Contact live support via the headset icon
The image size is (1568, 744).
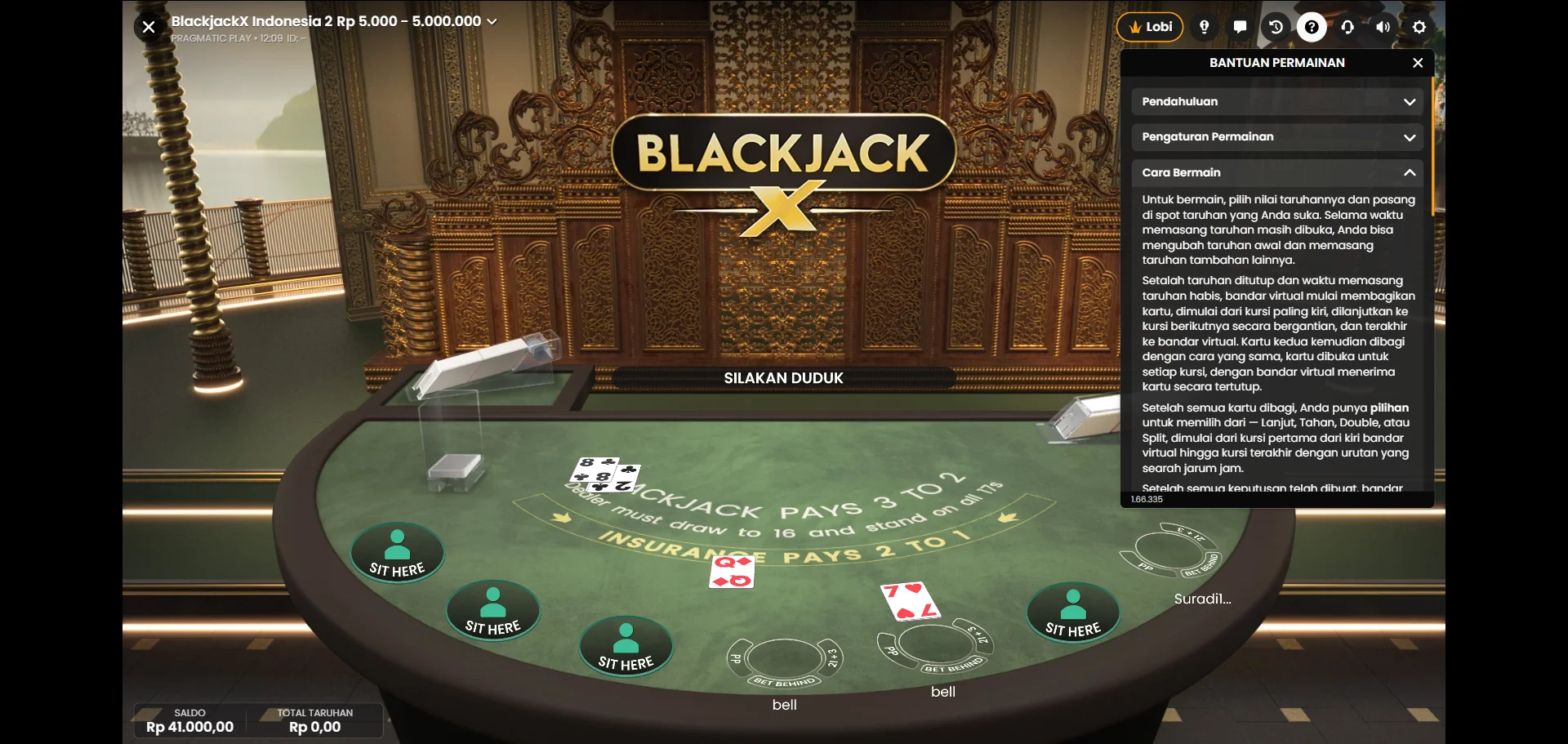pyautogui.click(x=1347, y=26)
